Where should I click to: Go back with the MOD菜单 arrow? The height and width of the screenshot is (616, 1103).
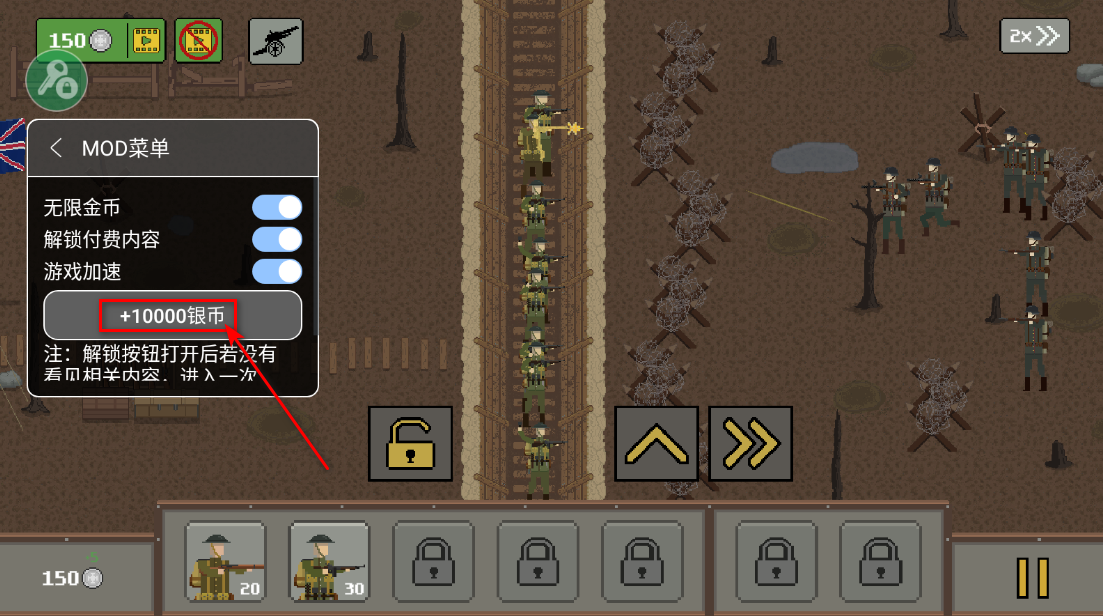pyautogui.click(x=56, y=148)
